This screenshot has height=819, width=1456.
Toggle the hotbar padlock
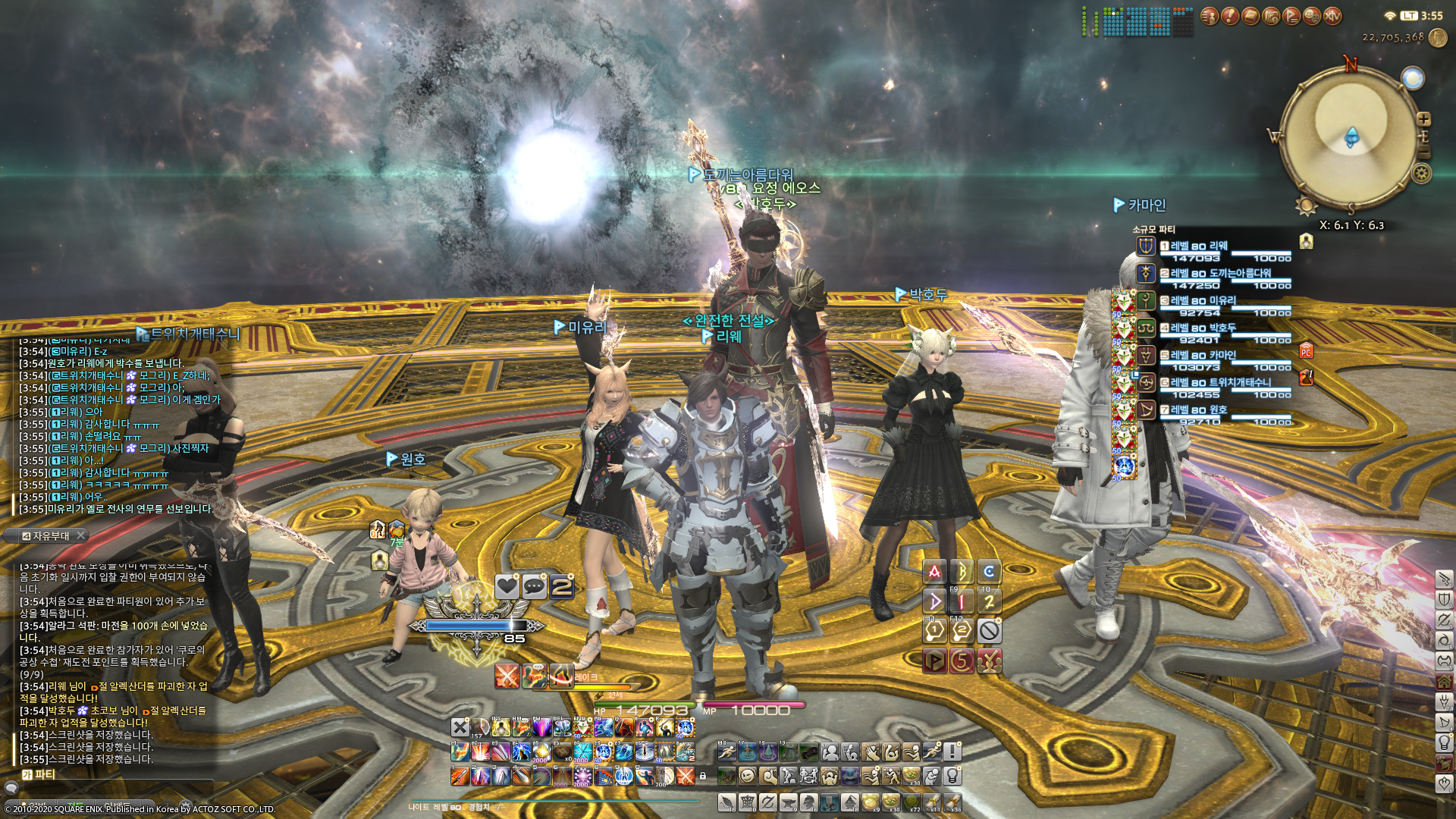[x=703, y=776]
